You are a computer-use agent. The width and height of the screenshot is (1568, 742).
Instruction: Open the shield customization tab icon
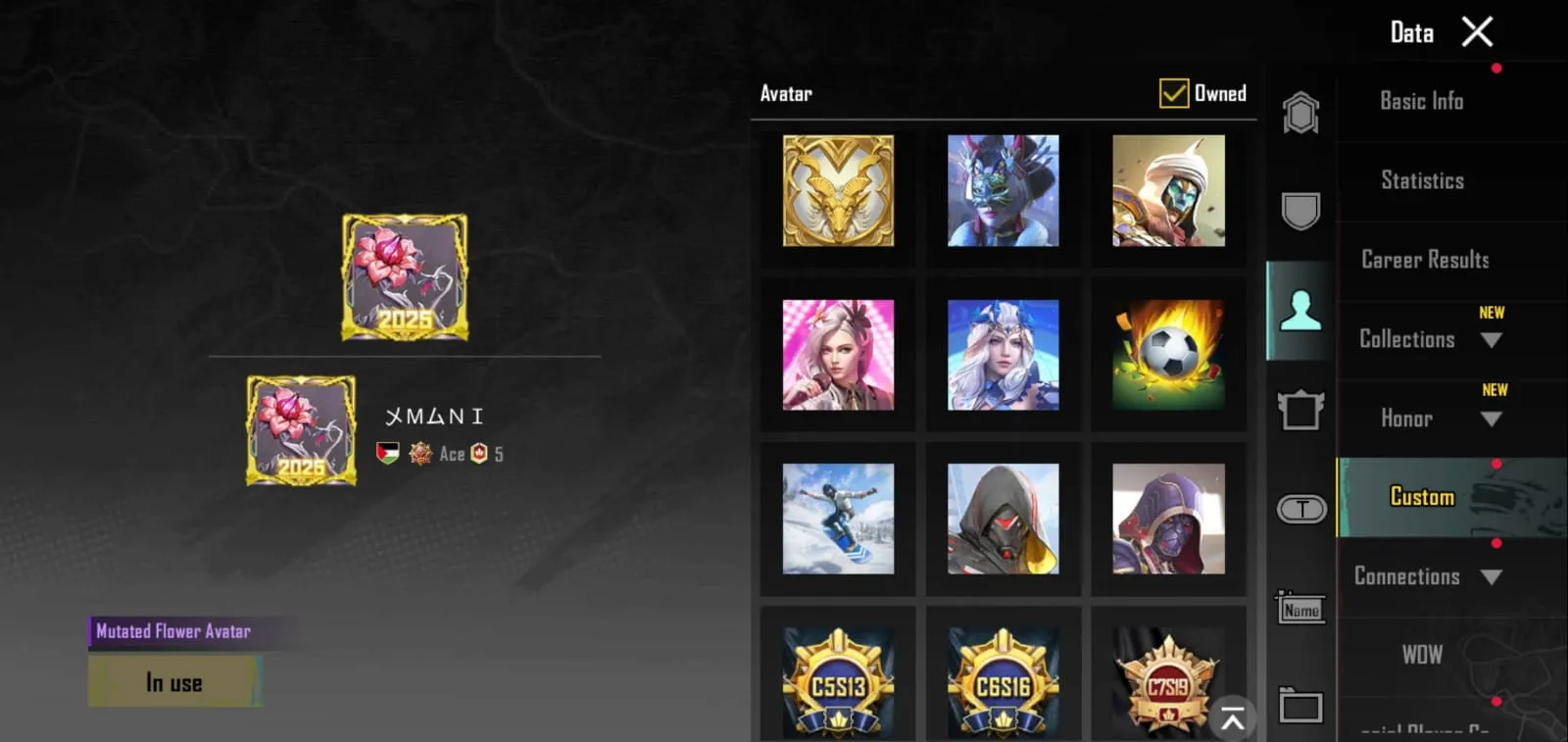click(1300, 210)
